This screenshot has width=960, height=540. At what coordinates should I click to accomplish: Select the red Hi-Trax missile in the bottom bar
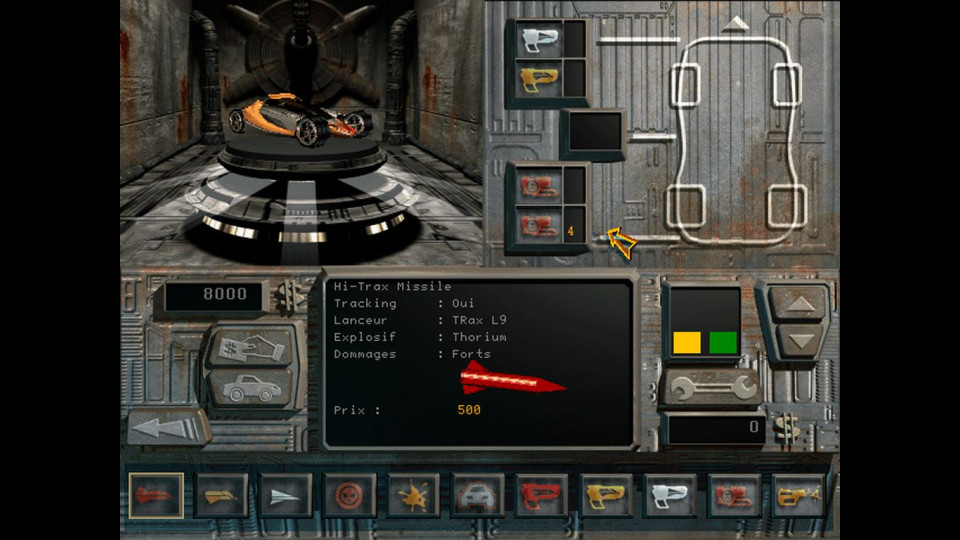coord(156,495)
